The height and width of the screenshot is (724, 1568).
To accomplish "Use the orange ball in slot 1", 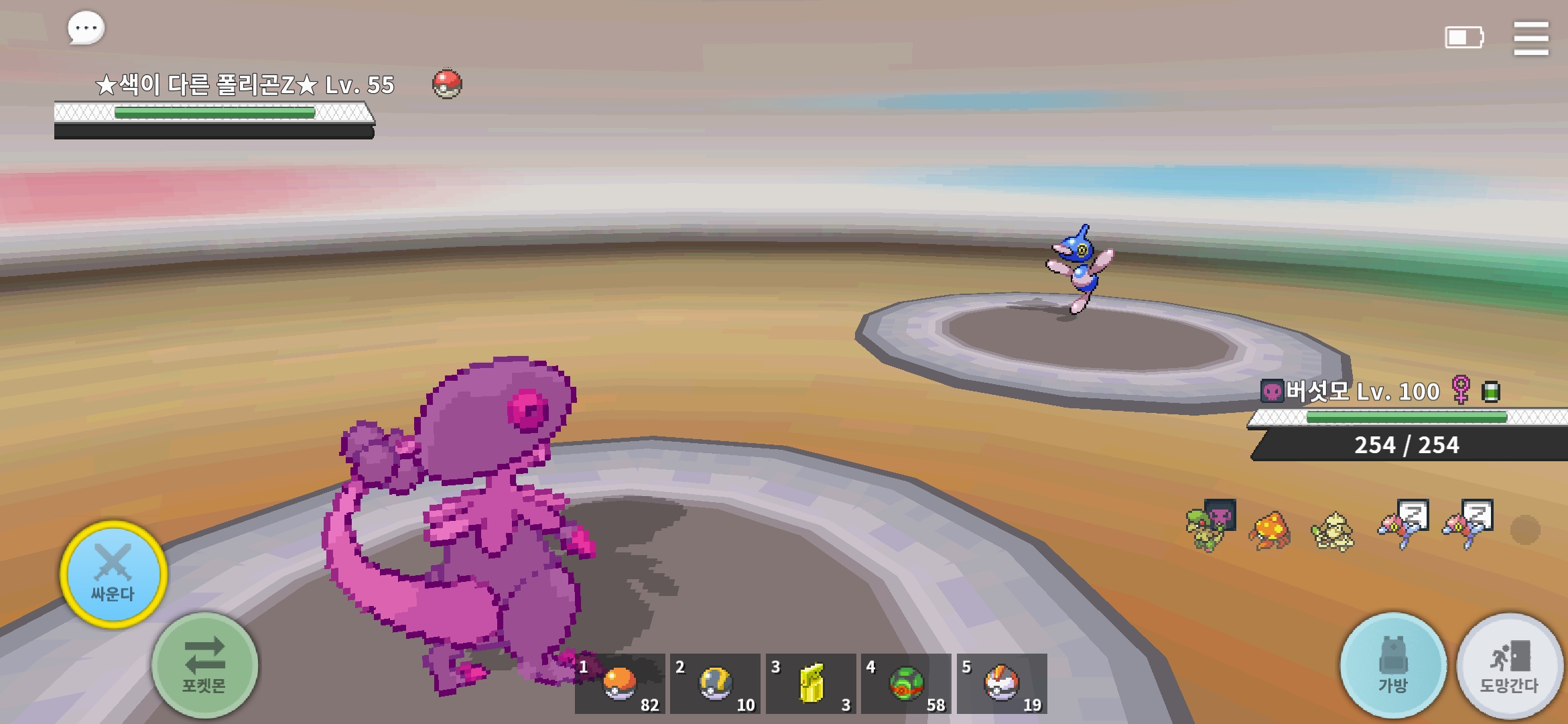I will click(x=620, y=684).
